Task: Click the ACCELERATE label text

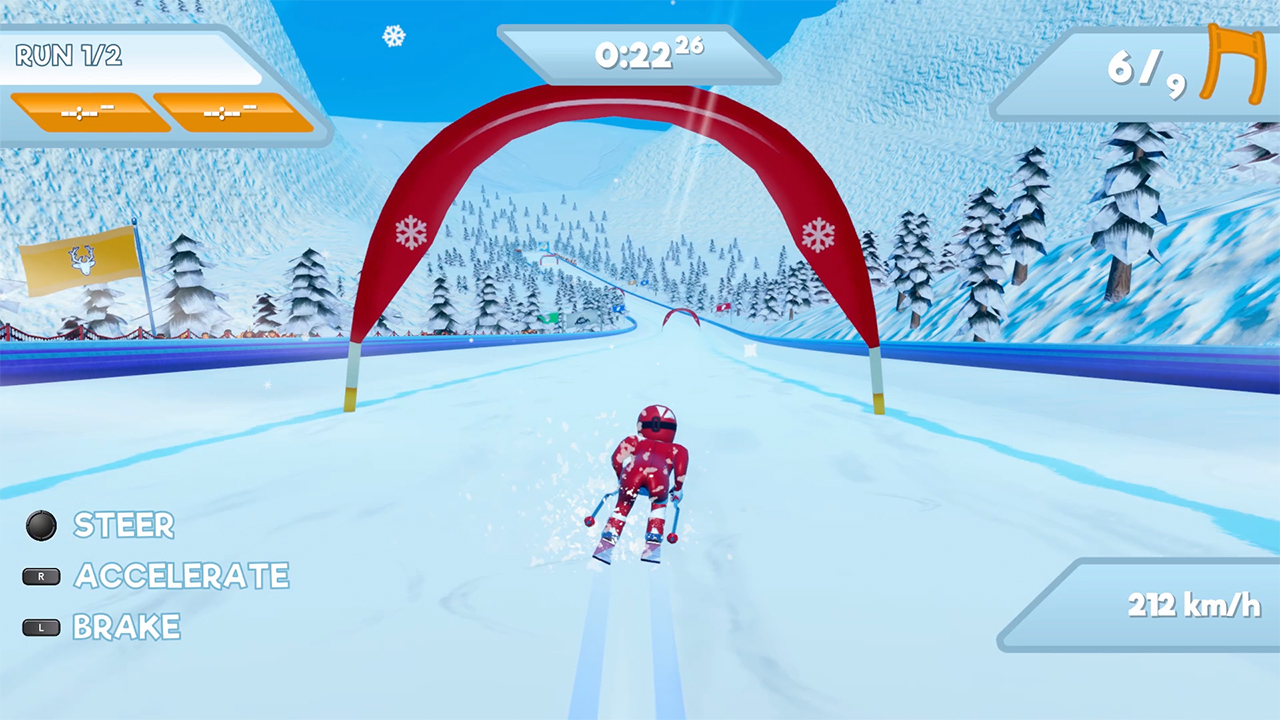Action: [183, 577]
